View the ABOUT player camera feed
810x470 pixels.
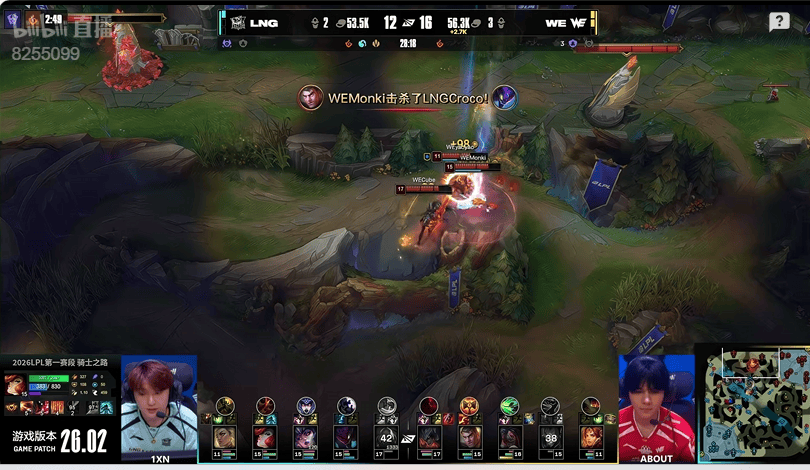click(x=656, y=405)
